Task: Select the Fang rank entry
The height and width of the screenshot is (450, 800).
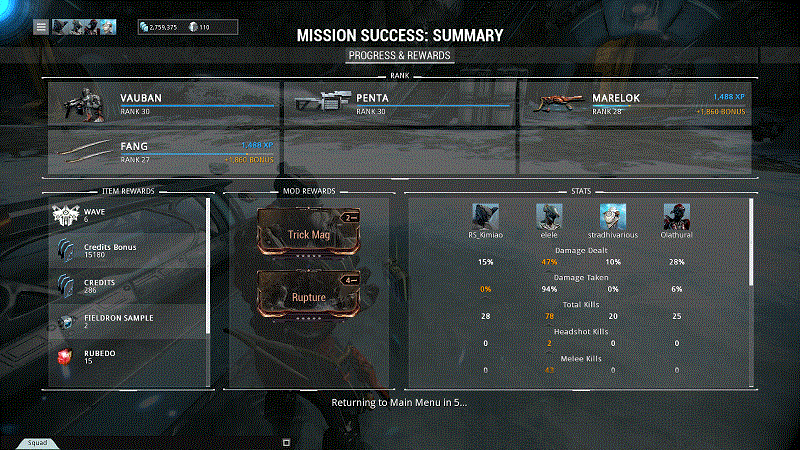Action: click(163, 151)
